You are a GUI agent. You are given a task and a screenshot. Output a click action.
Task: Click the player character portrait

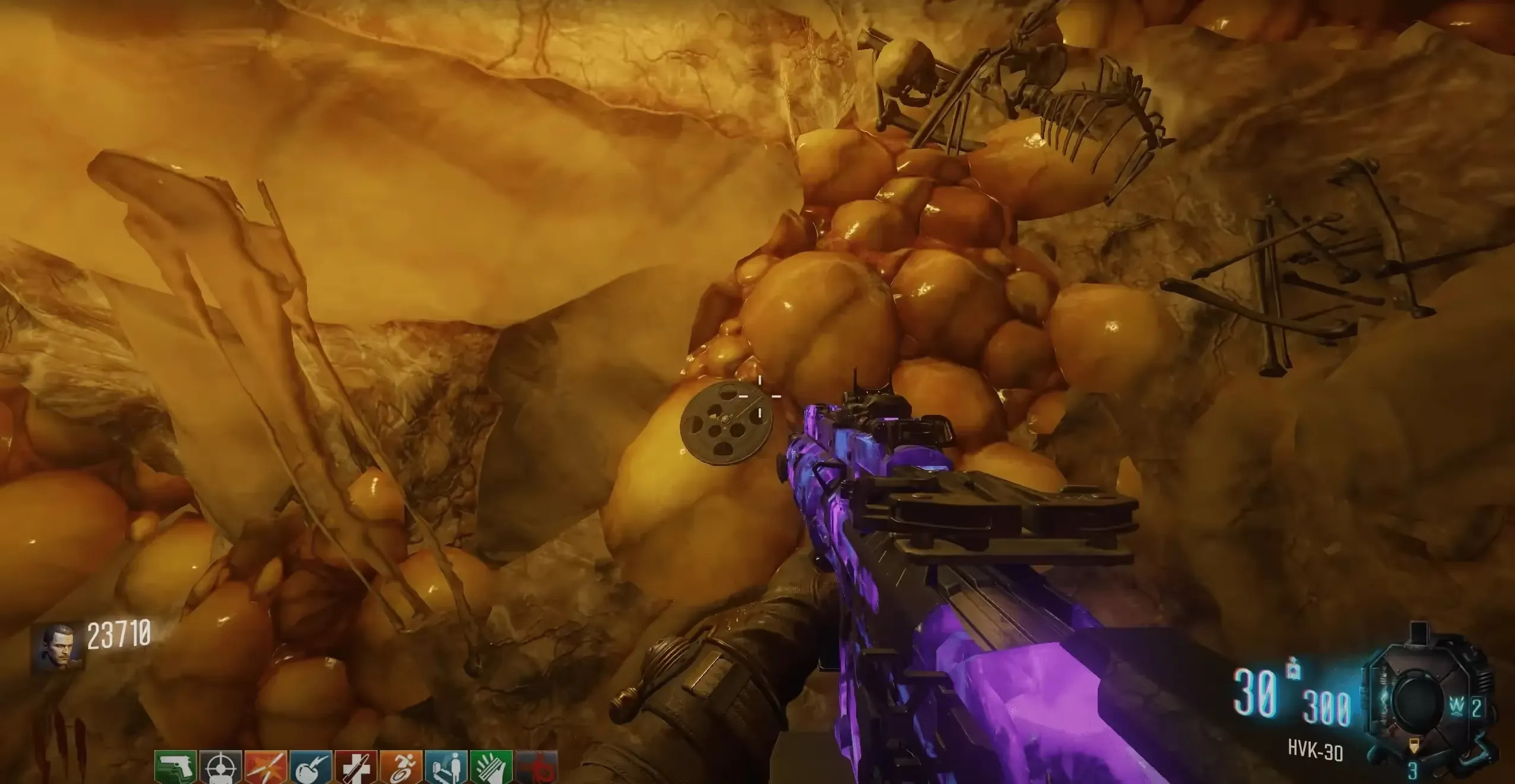click(58, 646)
